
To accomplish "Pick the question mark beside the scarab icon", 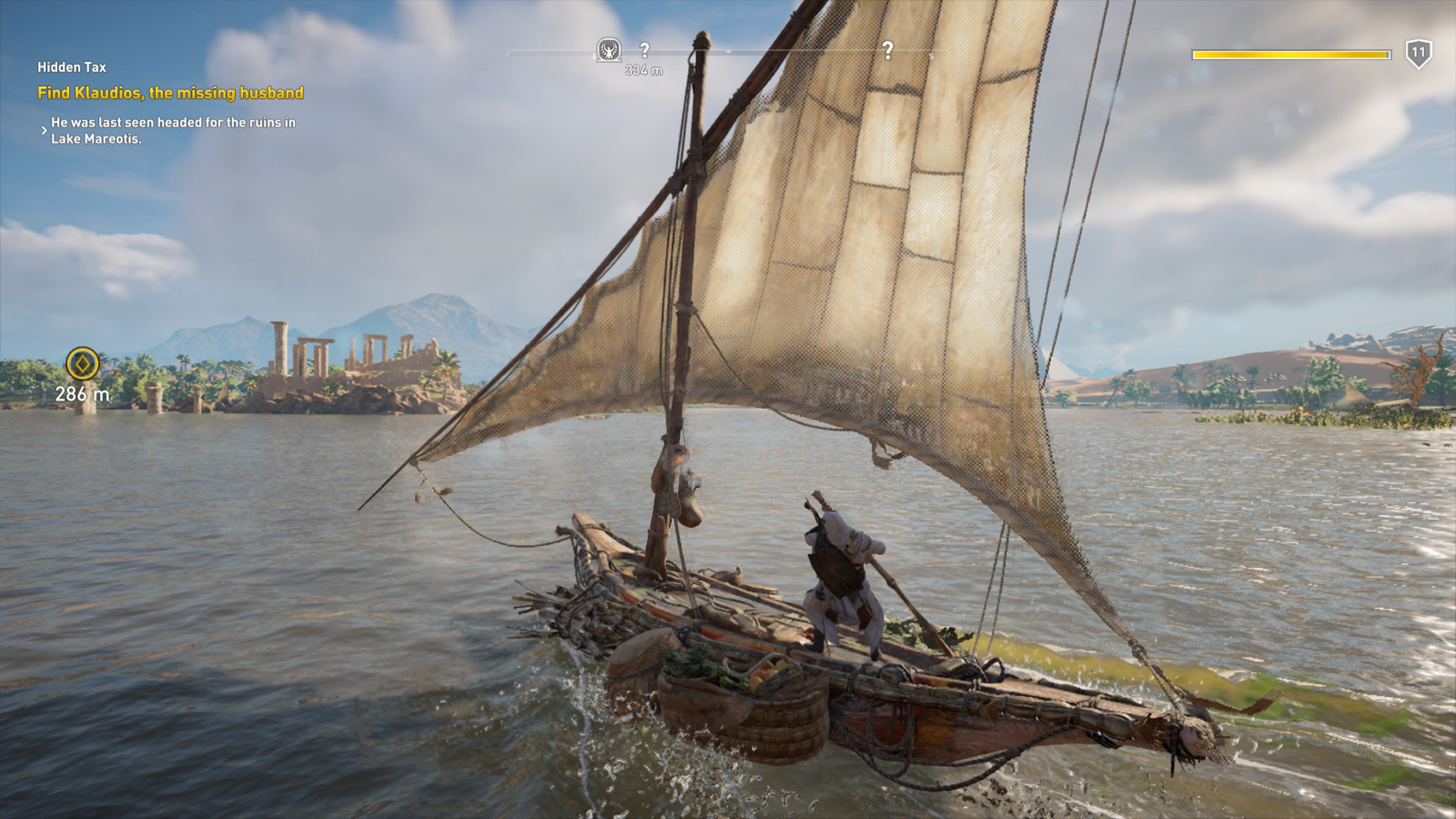I will point(645,50).
